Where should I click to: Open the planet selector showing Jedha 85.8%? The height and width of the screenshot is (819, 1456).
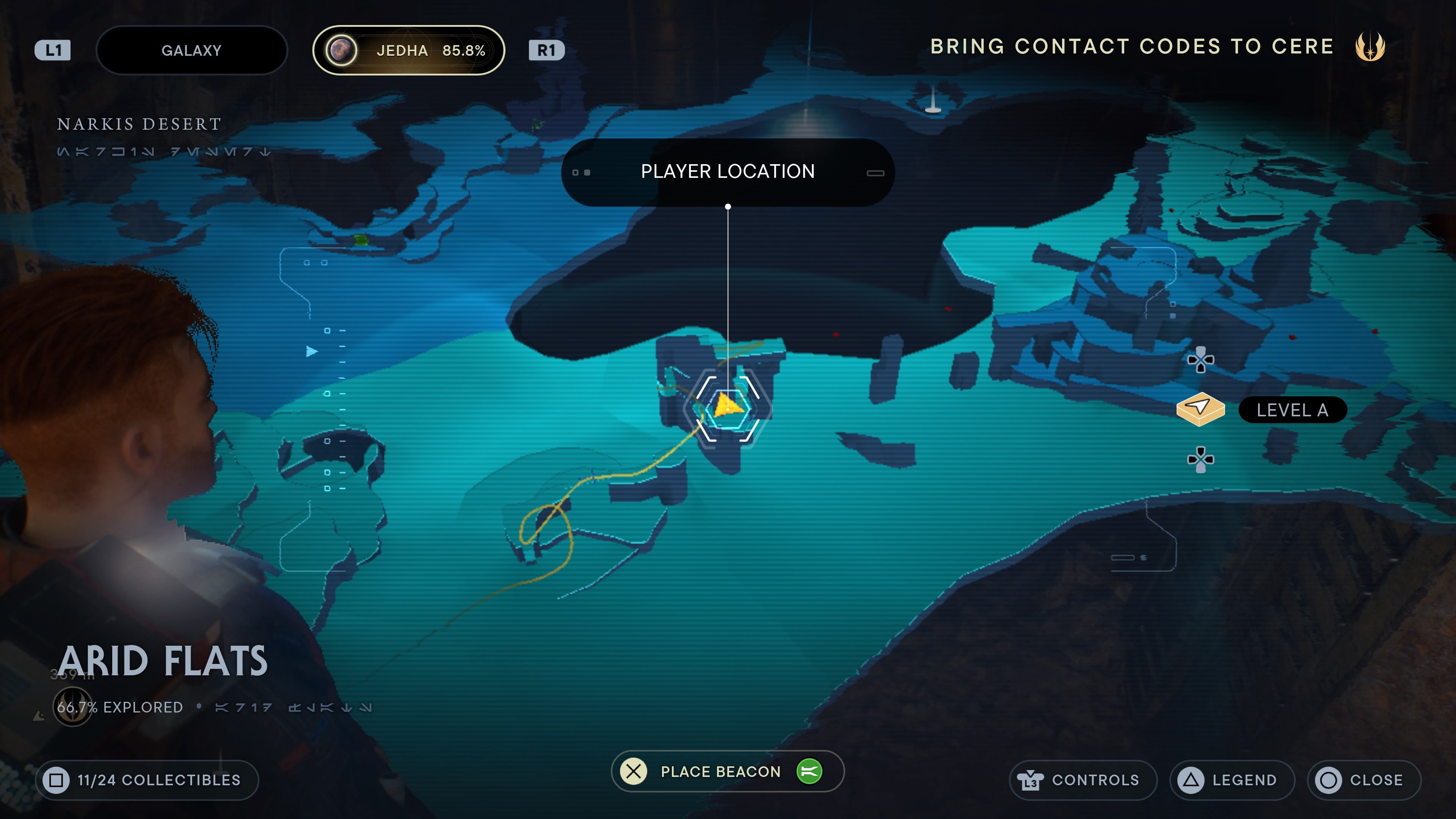coord(409,50)
